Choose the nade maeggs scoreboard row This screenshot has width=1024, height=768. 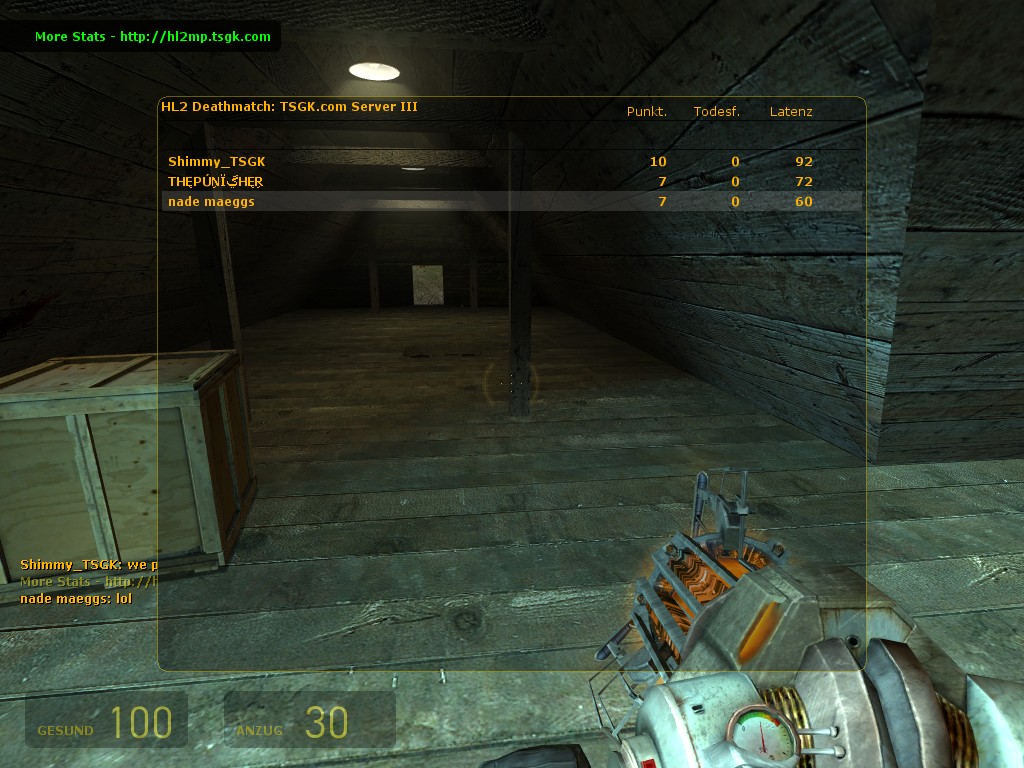tap(212, 201)
